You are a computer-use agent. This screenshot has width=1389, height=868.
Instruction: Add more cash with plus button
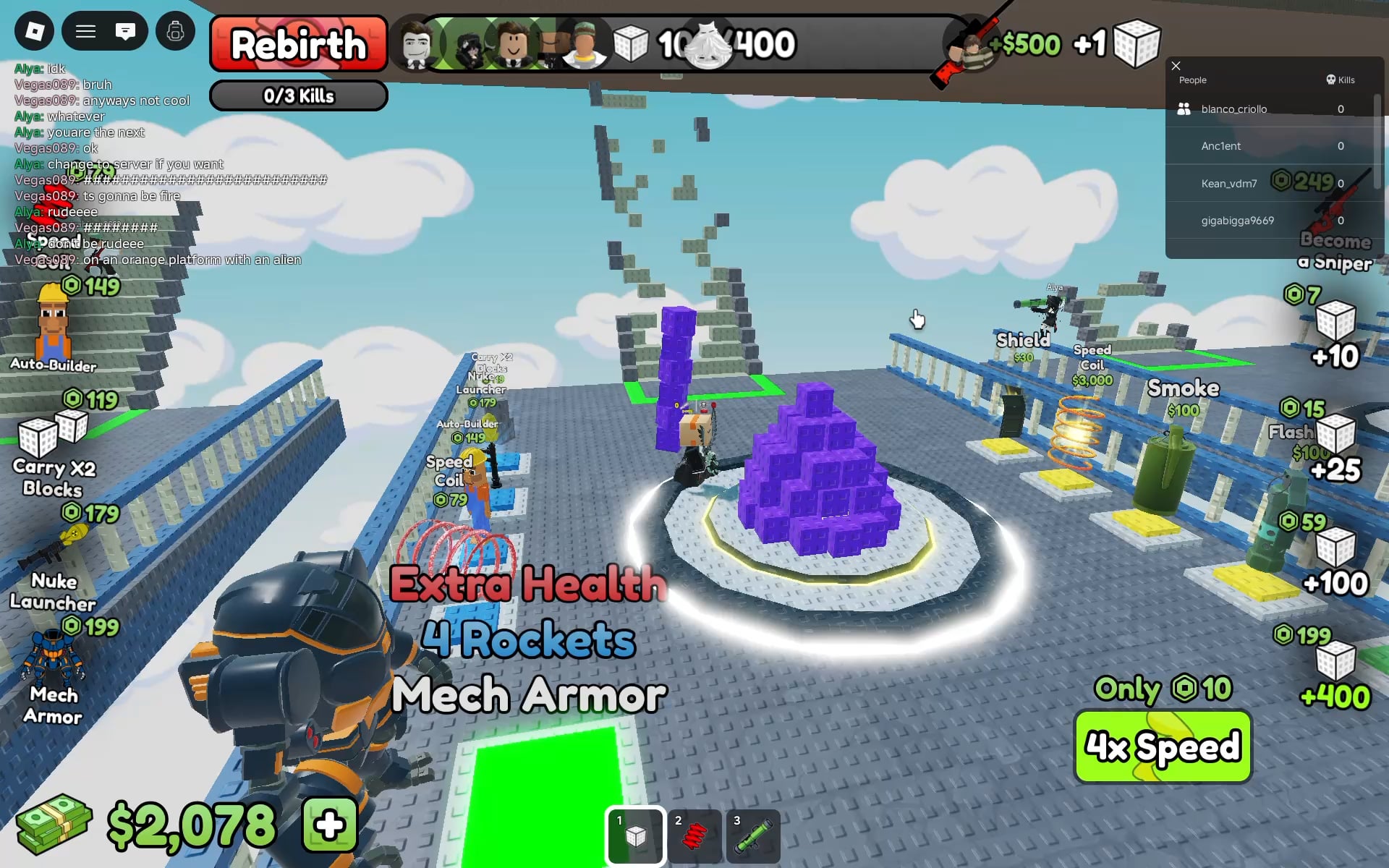[330, 825]
